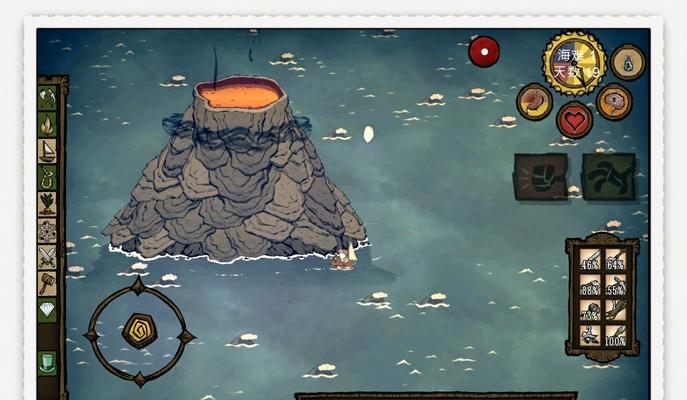Select the Survival rope-trap crafting tab
This screenshot has width=687, height=400.
click(x=47, y=178)
